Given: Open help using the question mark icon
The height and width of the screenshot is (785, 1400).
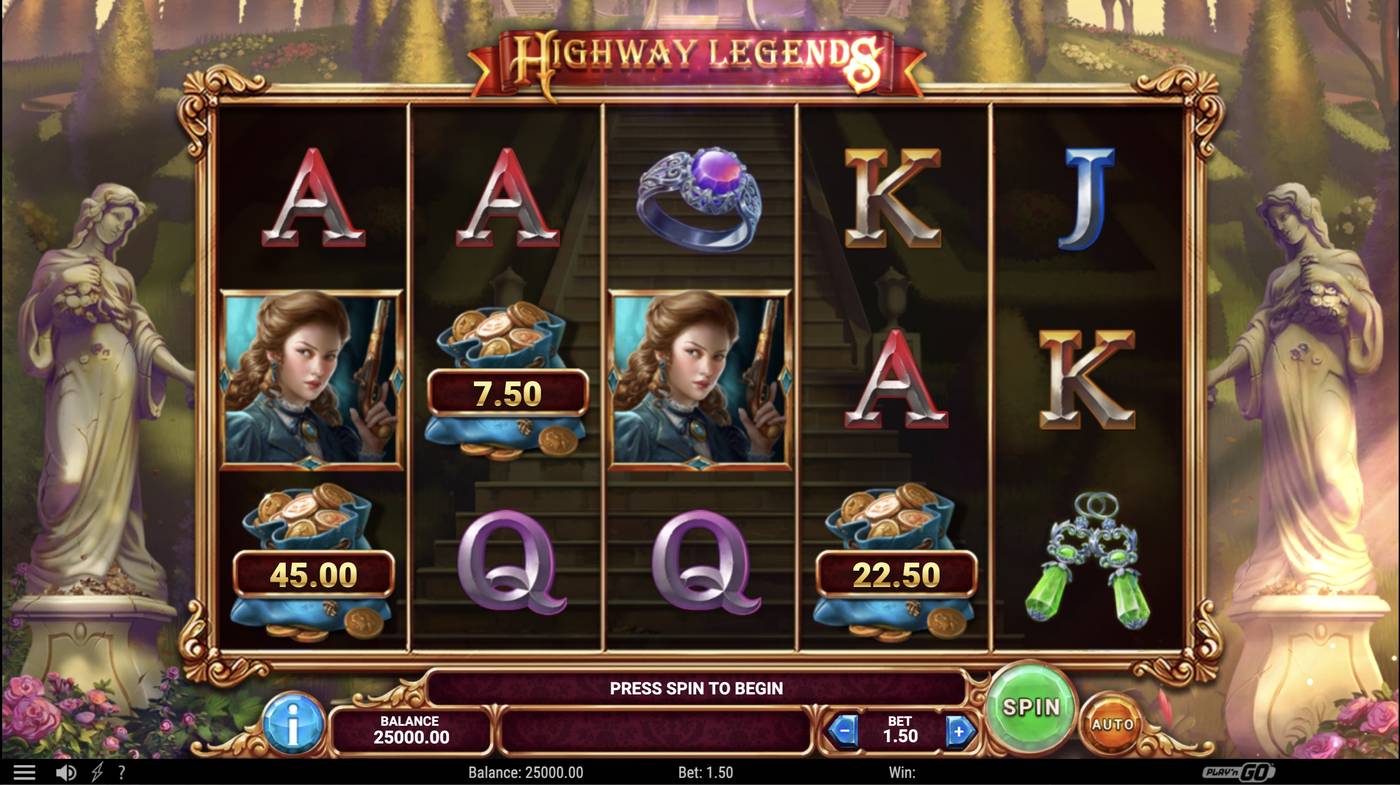Looking at the screenshot, I should point(121,771).
